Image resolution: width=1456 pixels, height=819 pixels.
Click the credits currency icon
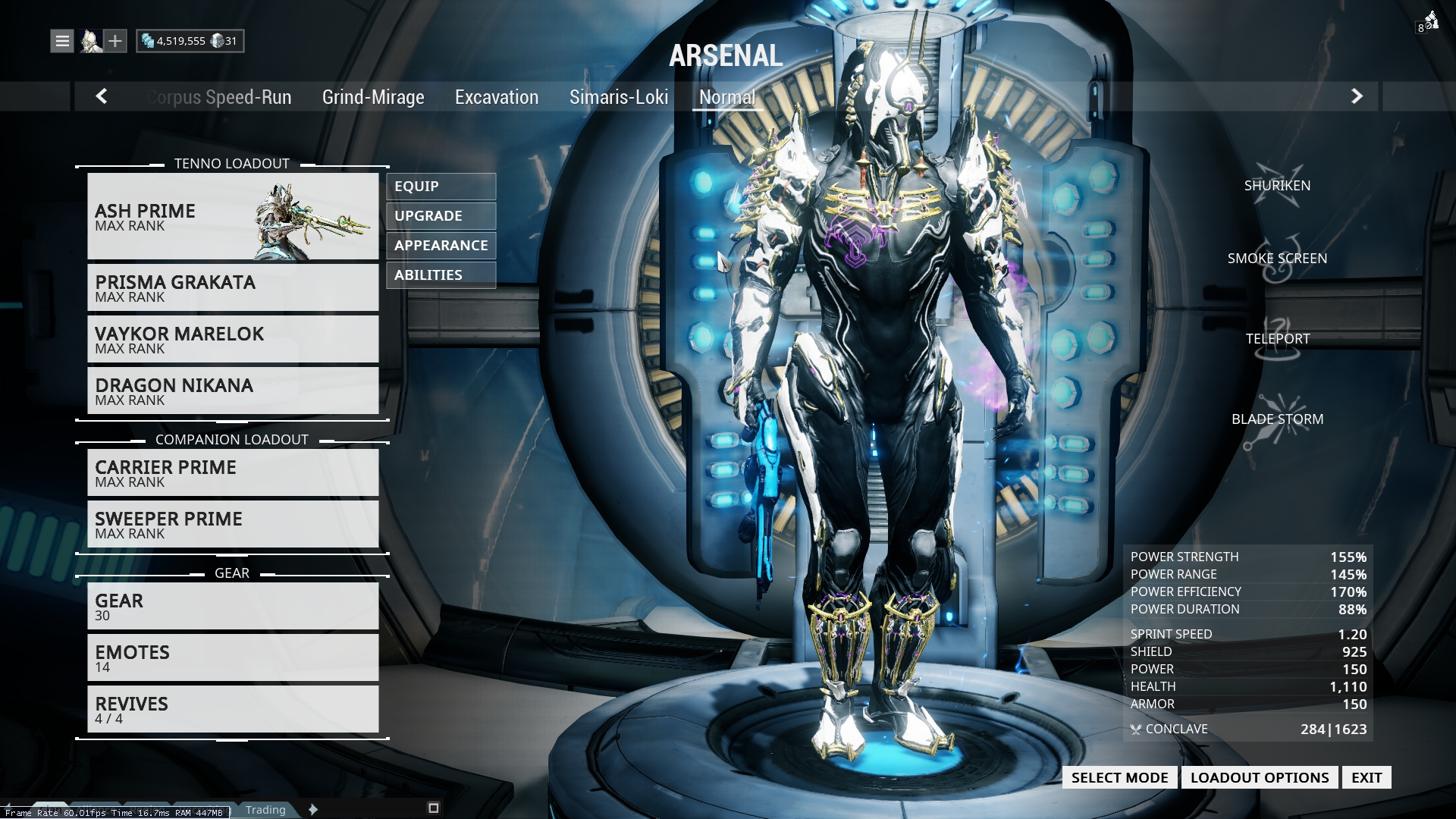pyautogui.click(x=149, y=41)
